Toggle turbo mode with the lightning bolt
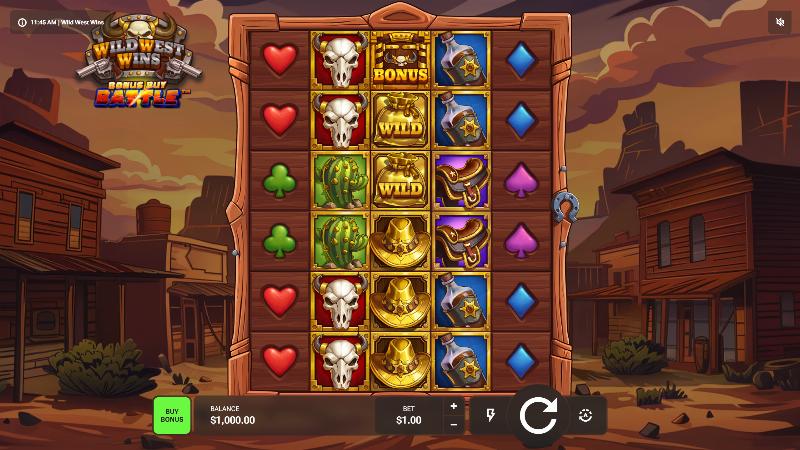Image resolution: width=800 pixels, height=450 pixels. point(491,415)
